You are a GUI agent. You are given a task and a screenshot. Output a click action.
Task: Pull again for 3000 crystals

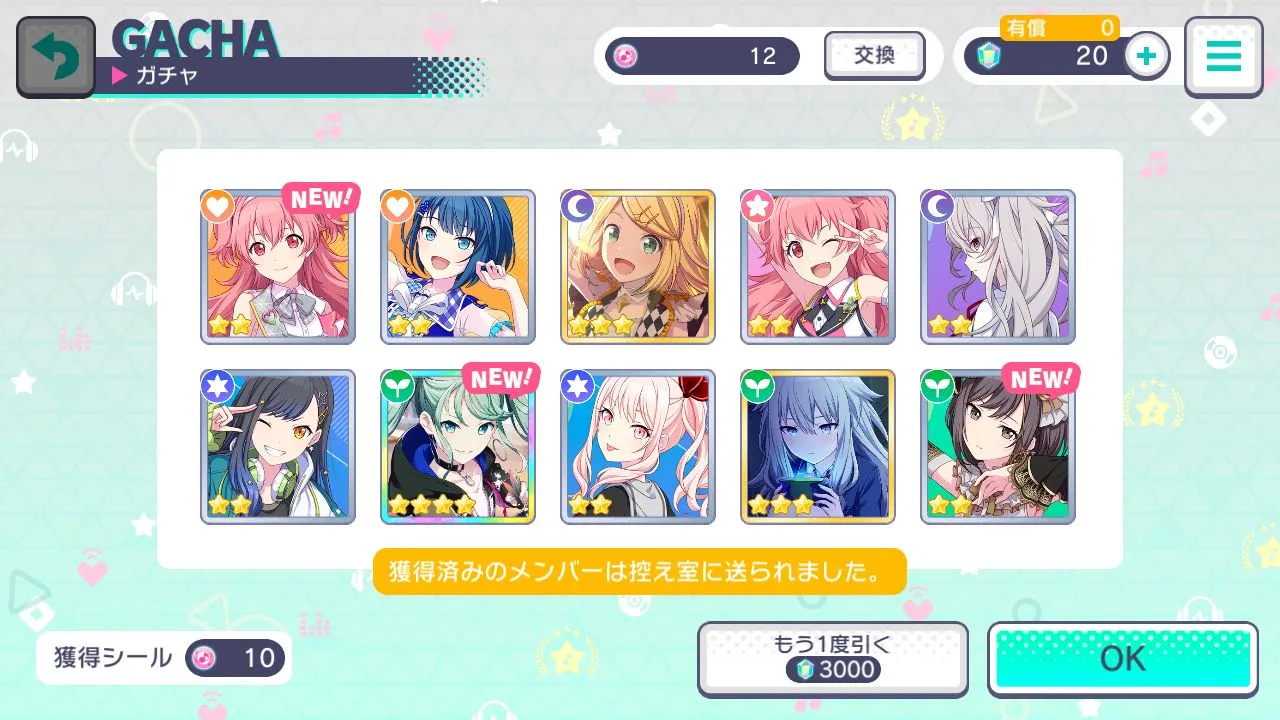832,659
